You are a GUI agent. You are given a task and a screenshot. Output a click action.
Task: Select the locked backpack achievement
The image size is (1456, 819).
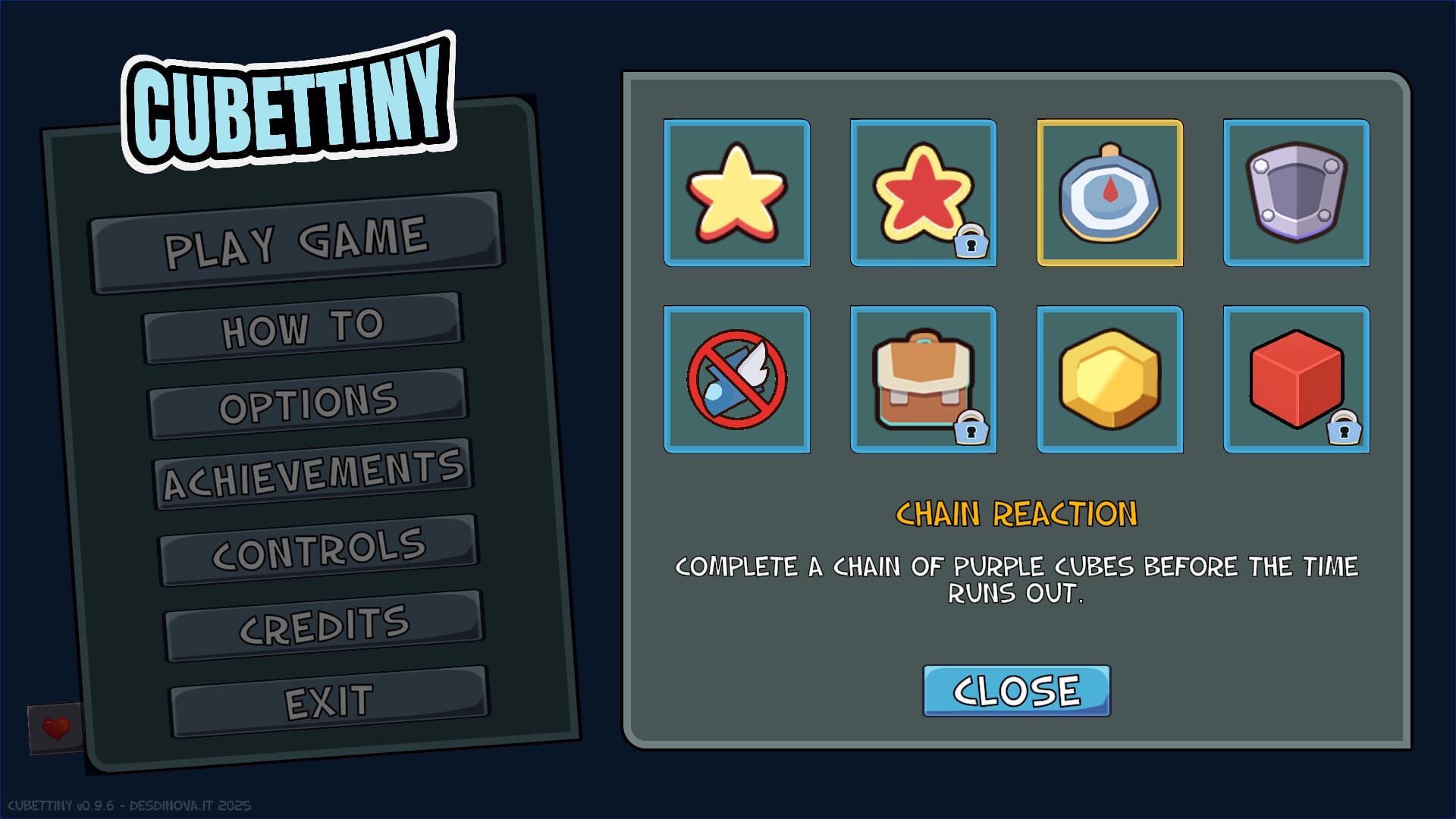(x=923, y=378)
